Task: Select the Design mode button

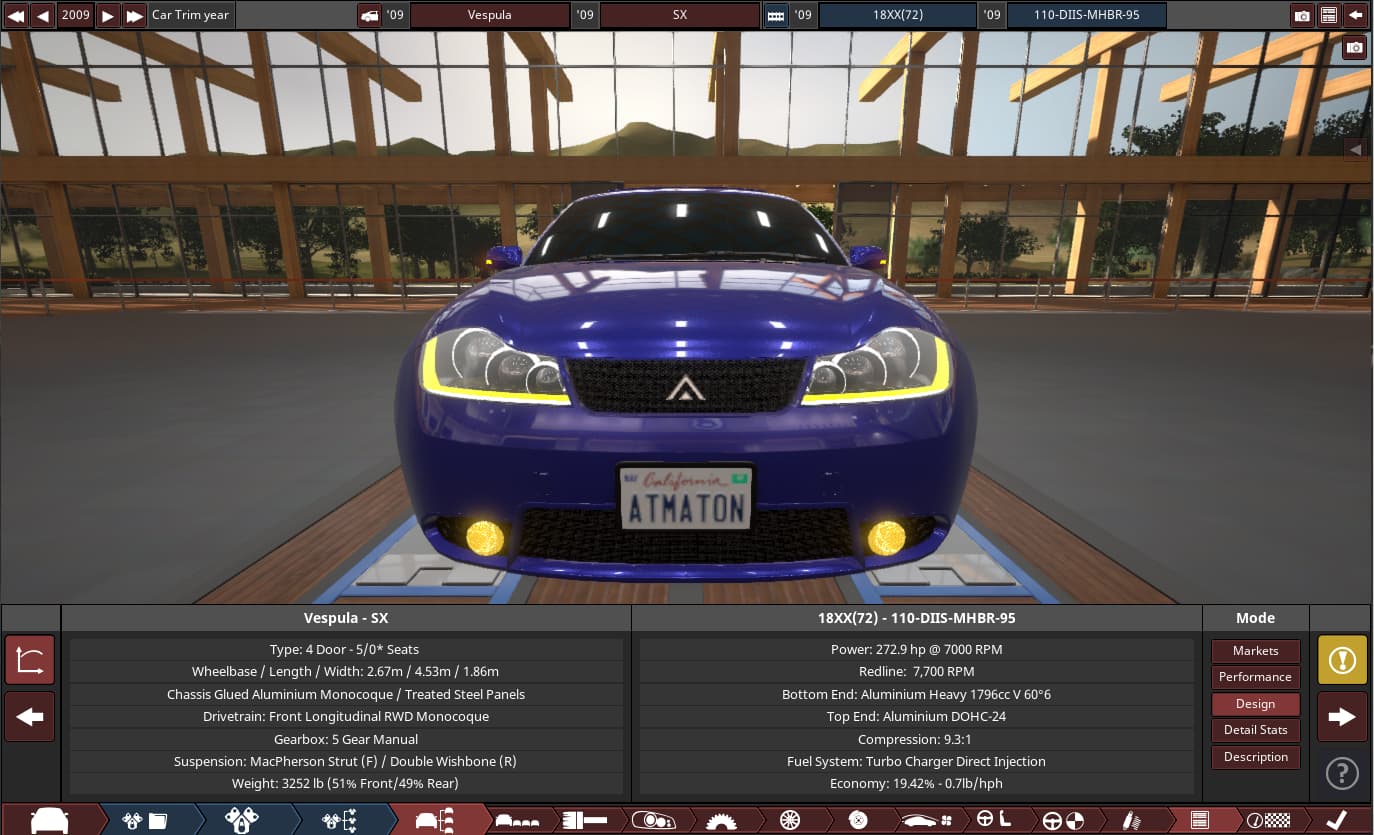Action: coord(1255,704)
